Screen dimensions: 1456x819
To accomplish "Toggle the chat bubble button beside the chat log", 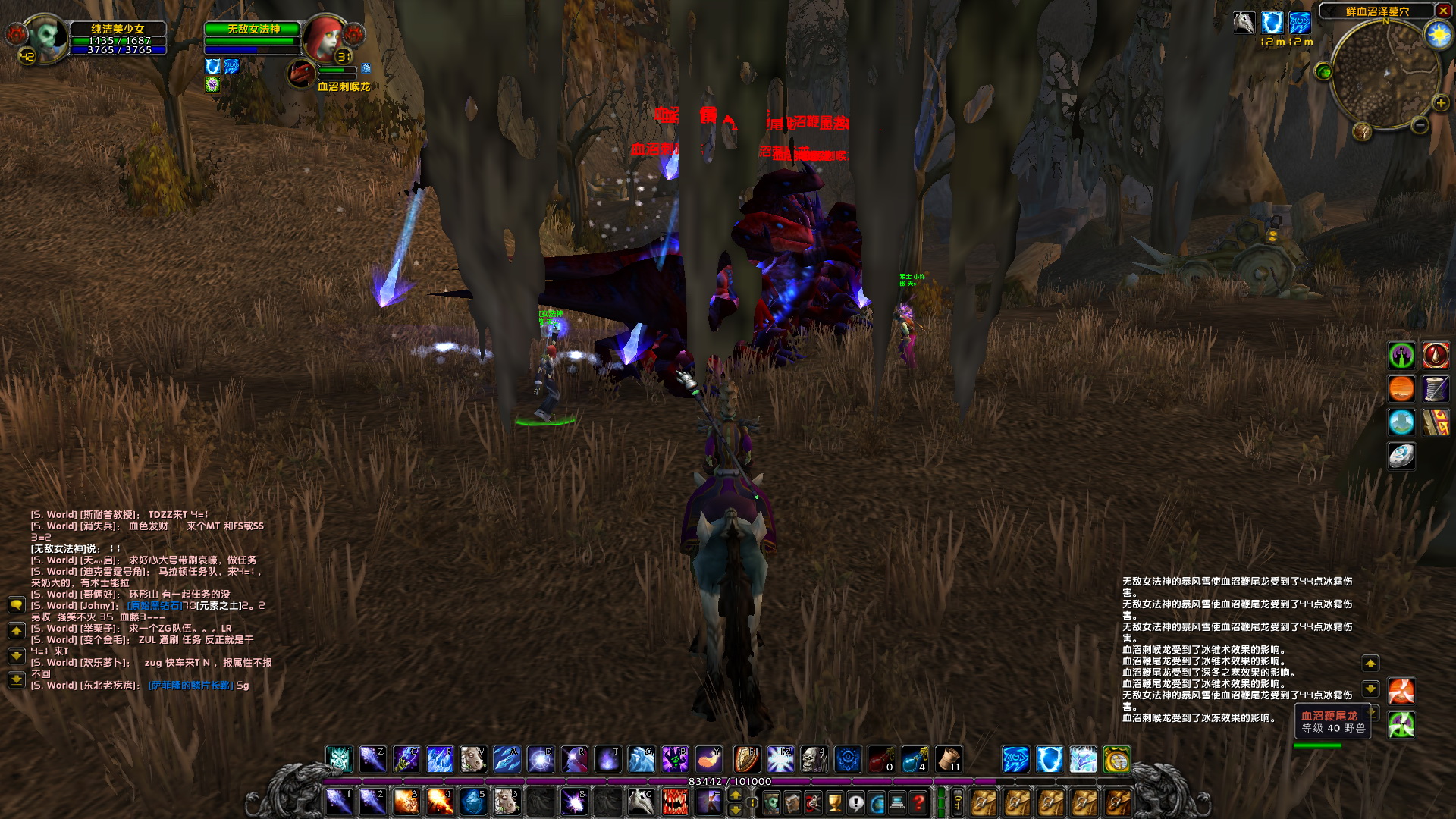I will 17,604.
